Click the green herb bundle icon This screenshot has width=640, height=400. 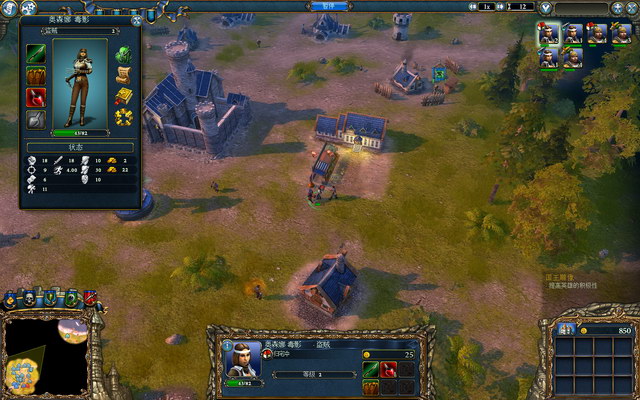[x=124, y=53]
